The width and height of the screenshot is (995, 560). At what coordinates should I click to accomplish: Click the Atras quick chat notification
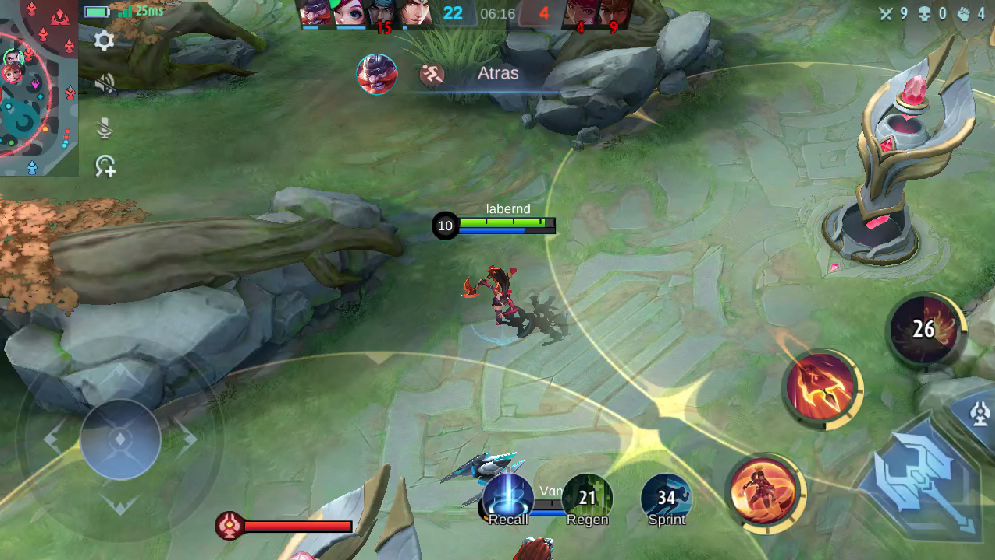(470, 74)
